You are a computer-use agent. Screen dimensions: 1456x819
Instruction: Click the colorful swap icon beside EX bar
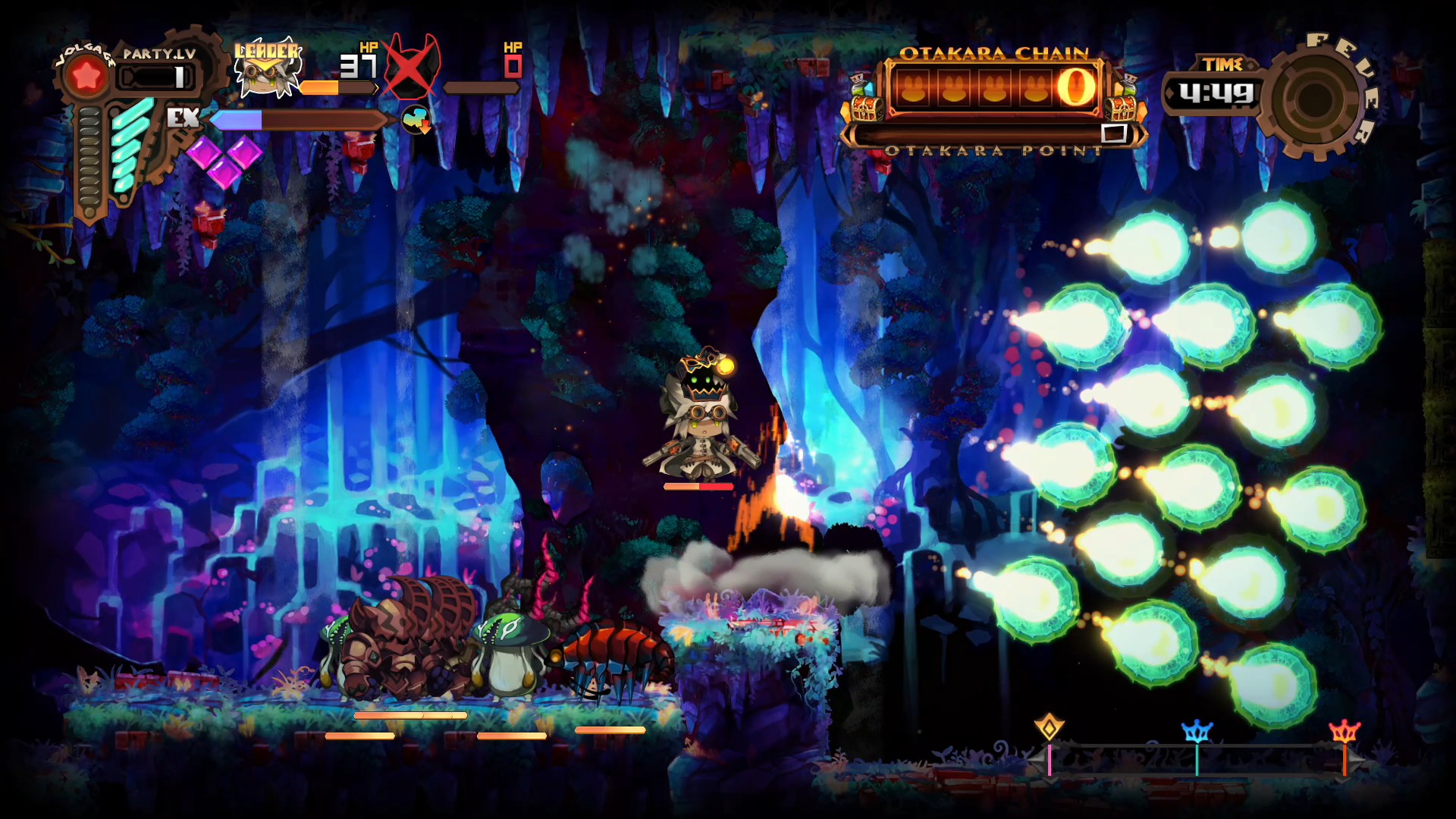point(416,120)
